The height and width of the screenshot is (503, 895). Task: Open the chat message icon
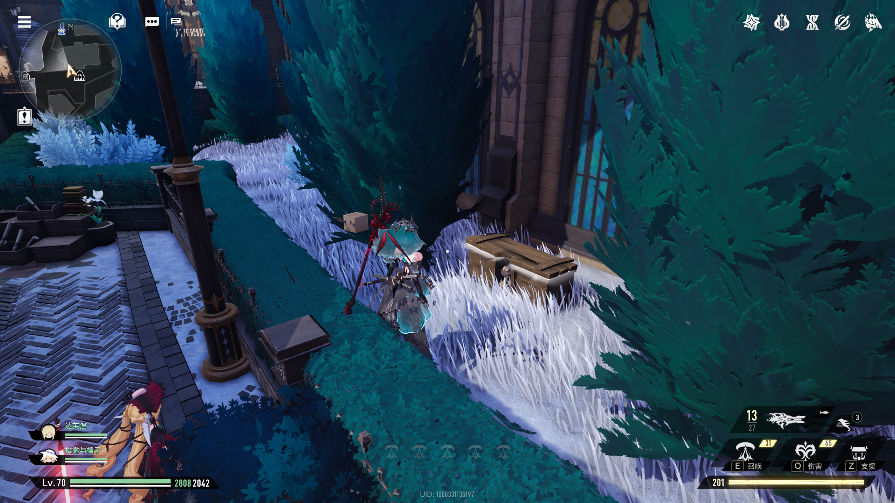click(x=176, y=21)
